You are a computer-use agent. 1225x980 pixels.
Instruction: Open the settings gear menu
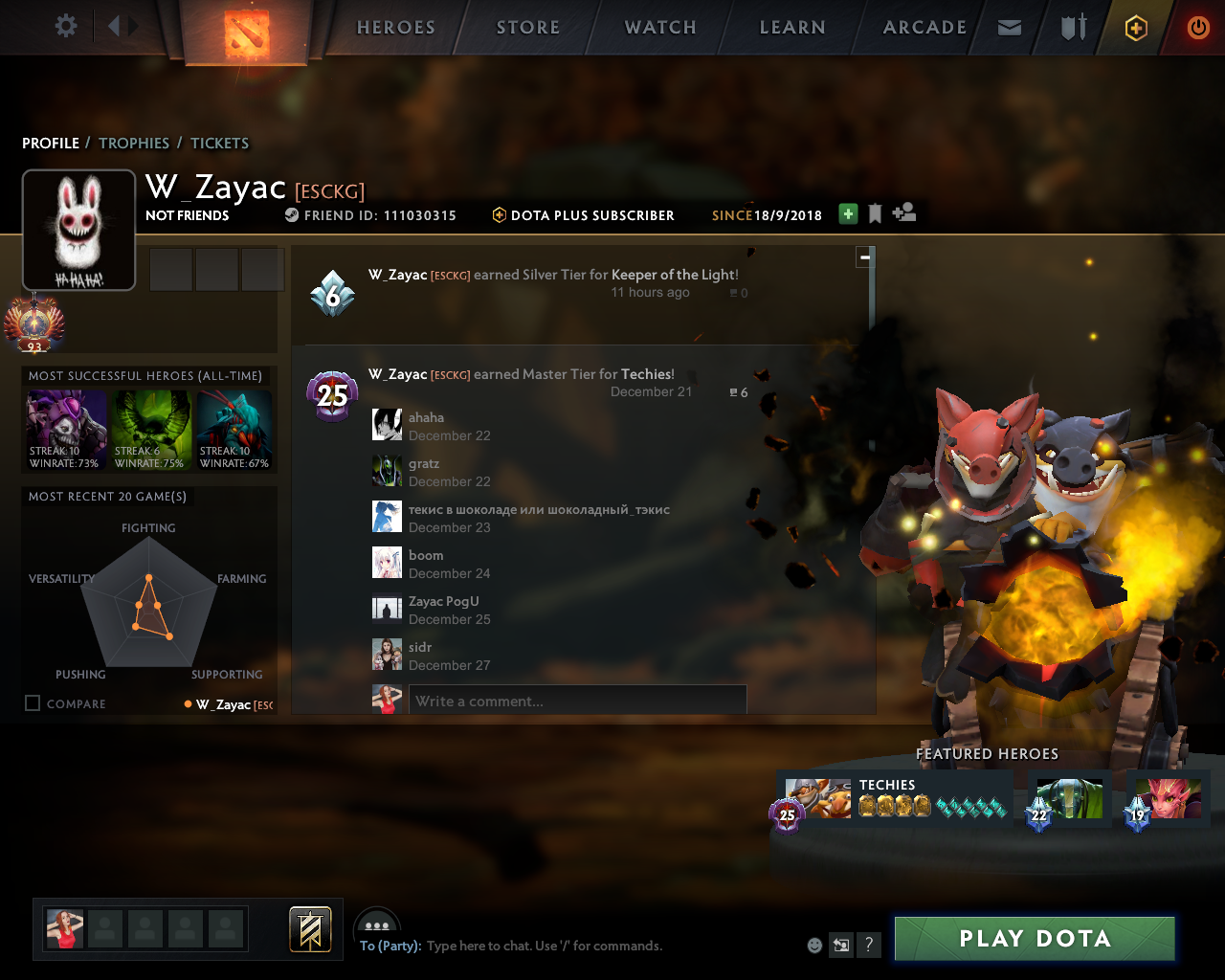(x=66, y=26)
